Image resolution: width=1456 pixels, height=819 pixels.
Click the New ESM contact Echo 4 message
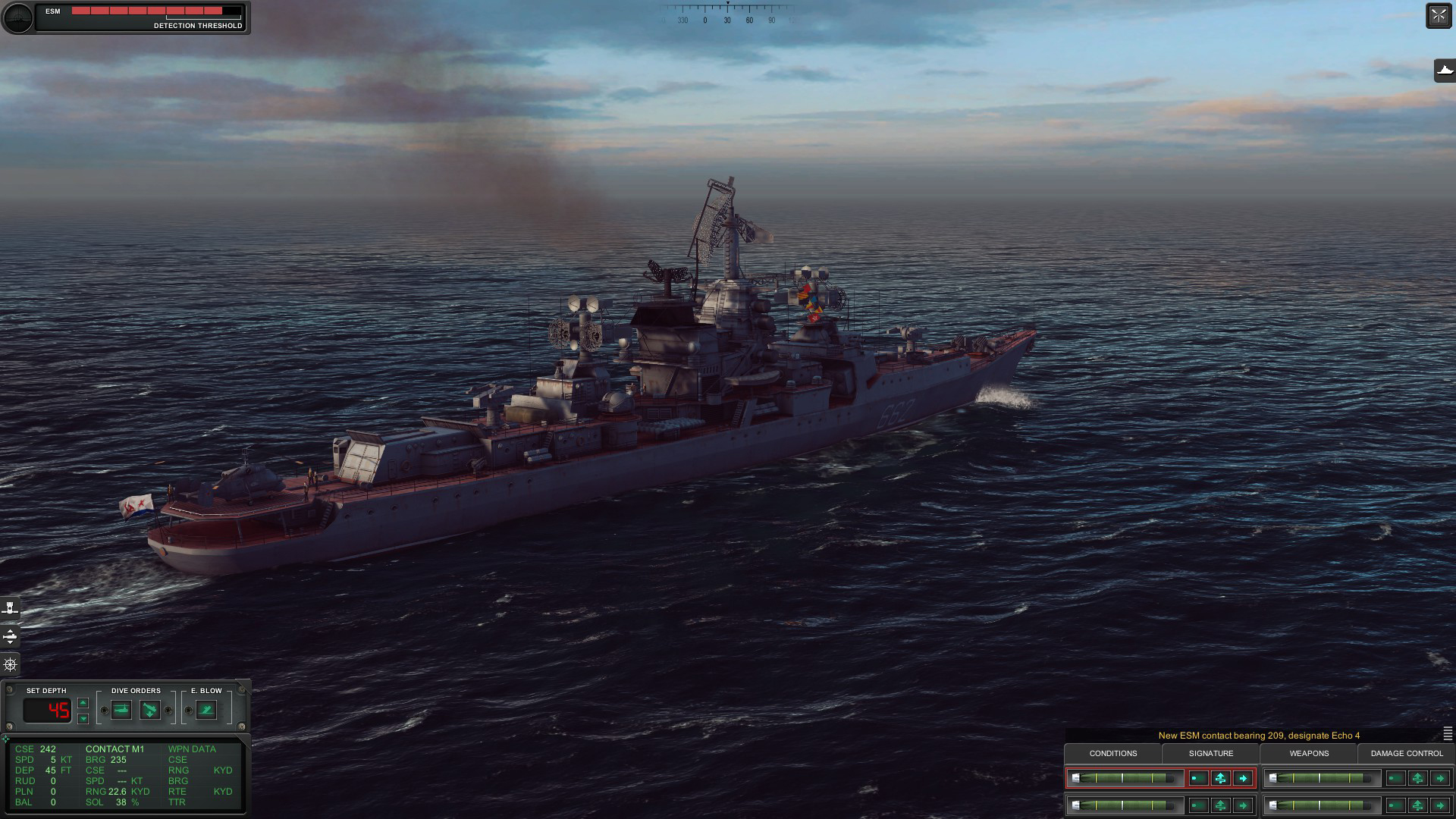click(1259, 735)
